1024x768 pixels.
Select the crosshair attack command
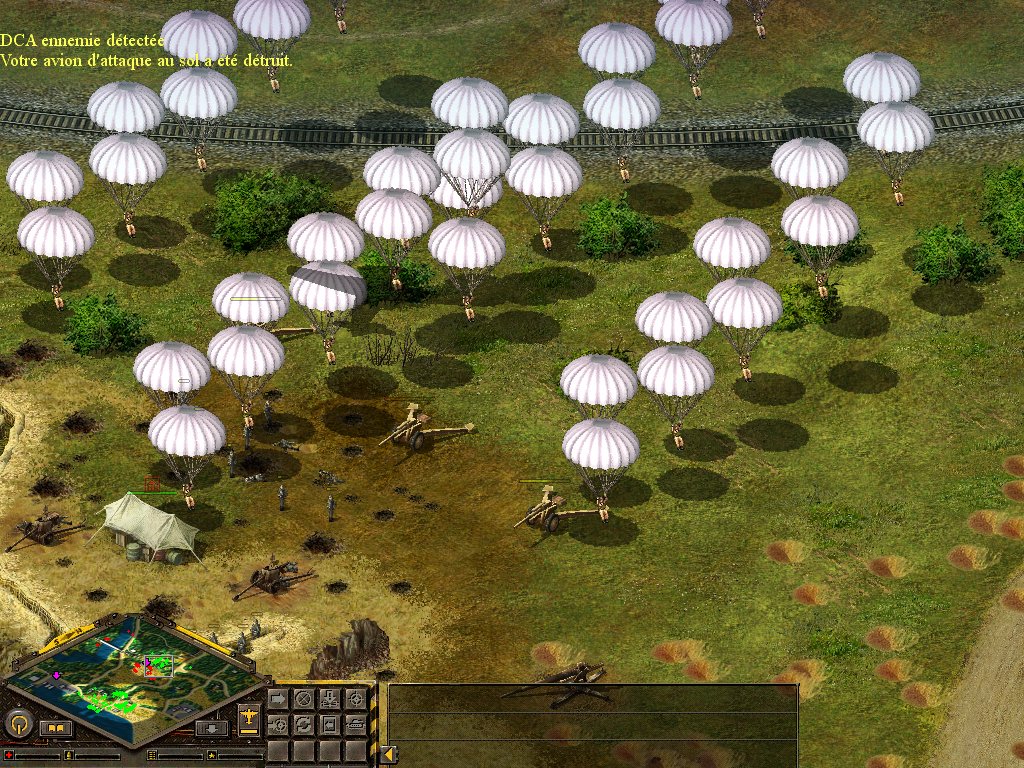pyautogui.click(x=355, y=698)
